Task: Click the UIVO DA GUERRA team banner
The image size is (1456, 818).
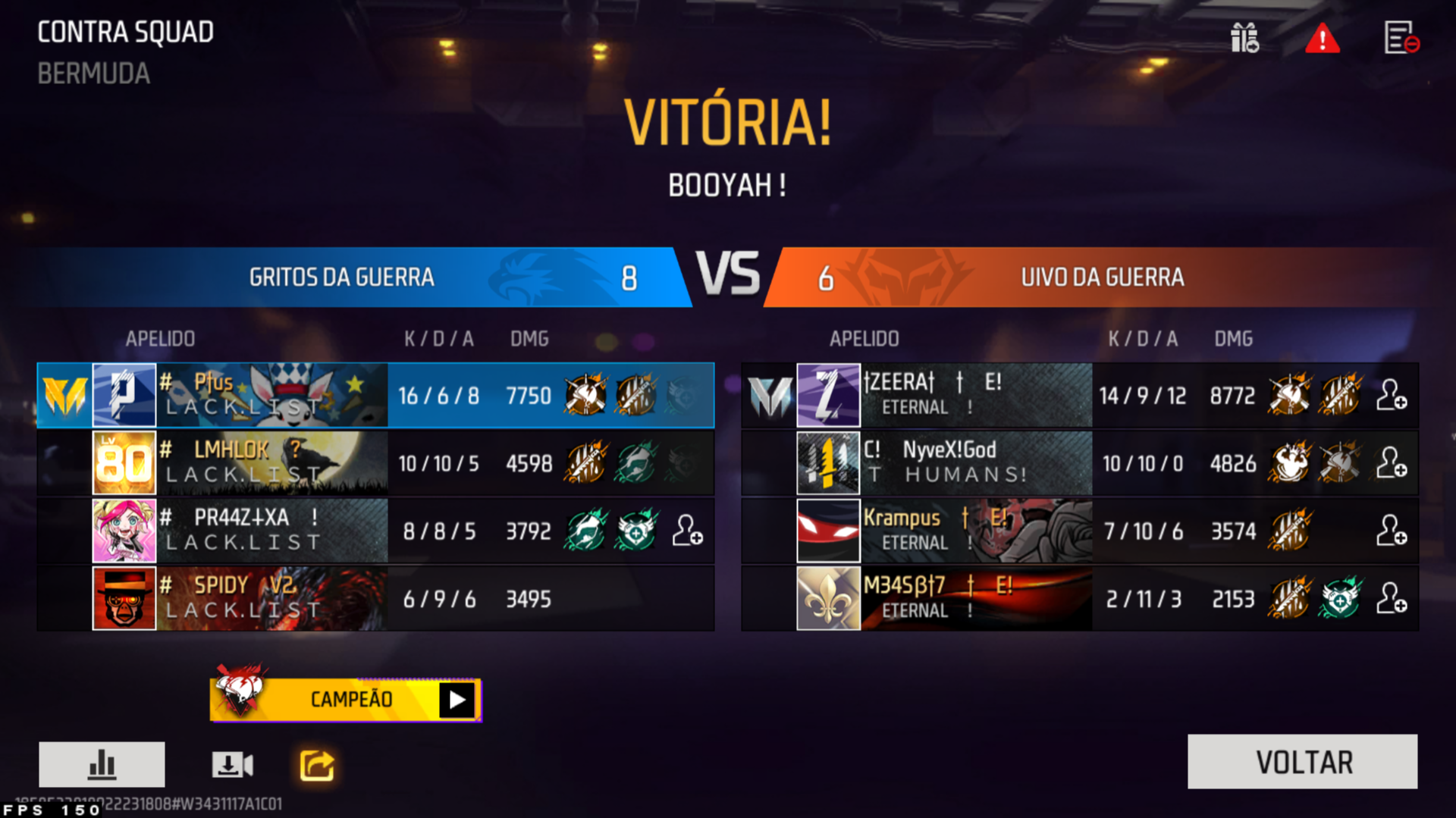Action: [1100, 277]
